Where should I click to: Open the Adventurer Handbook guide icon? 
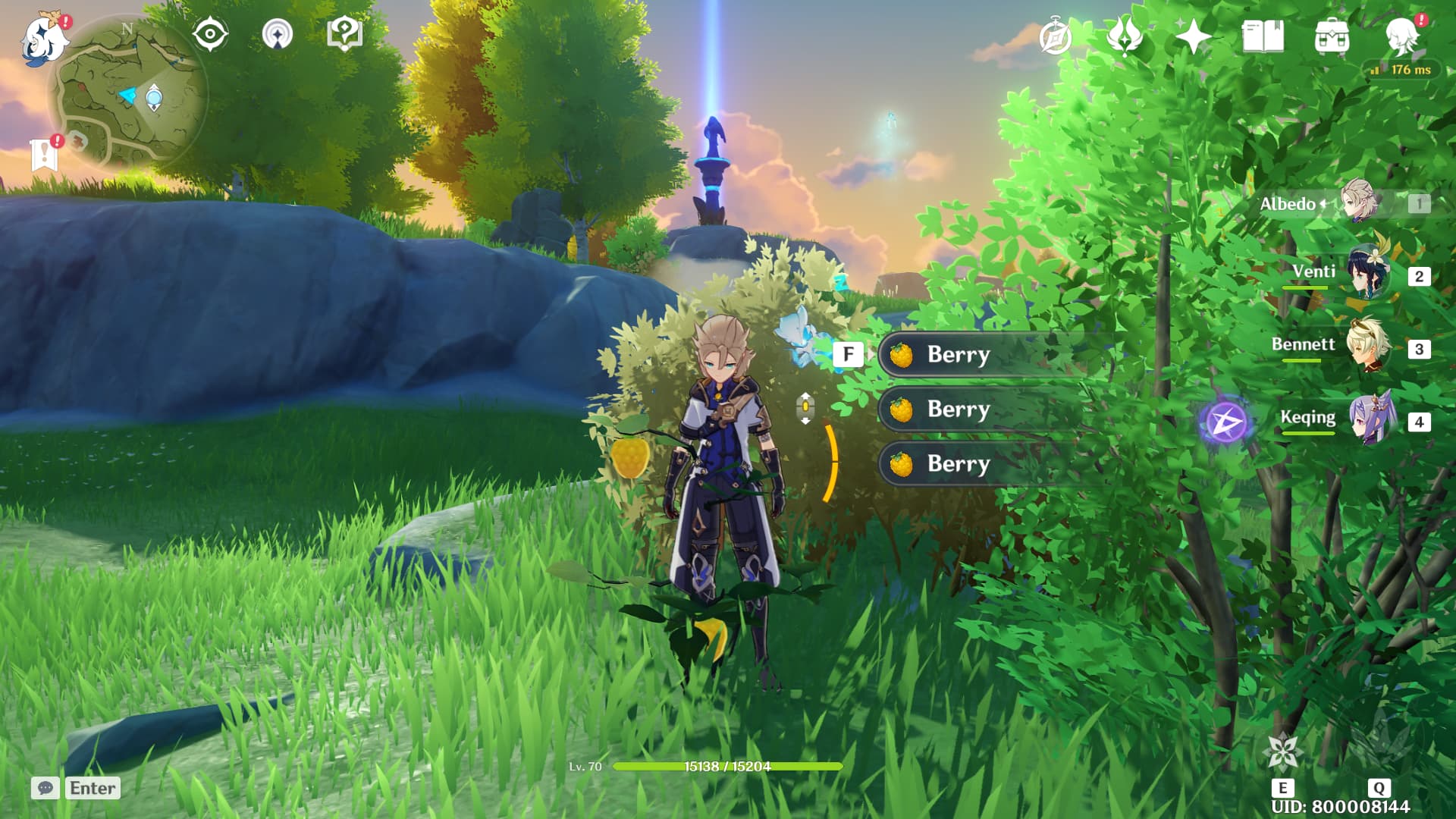[345, 34]
